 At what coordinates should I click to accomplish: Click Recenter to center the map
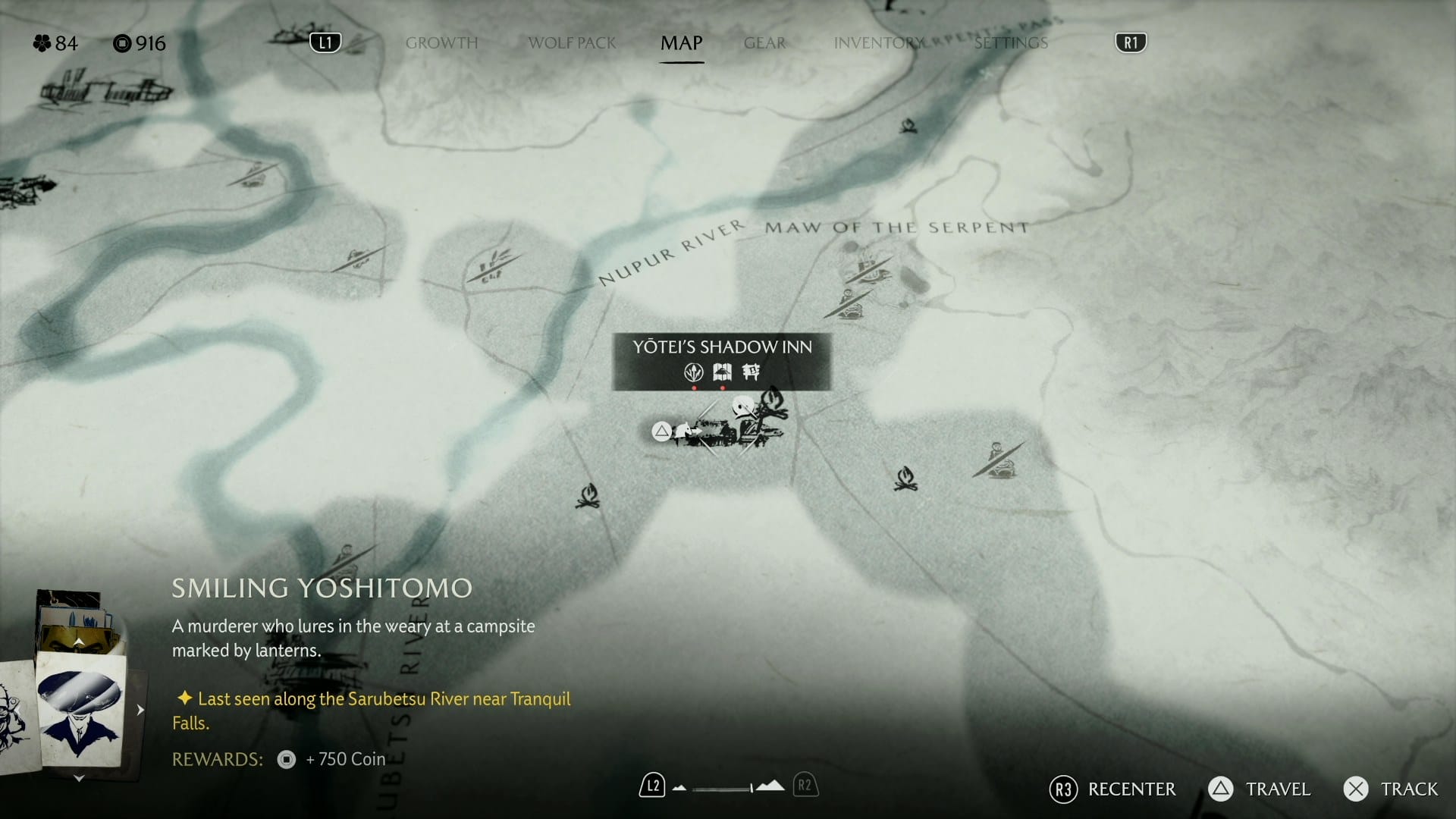(1111, 789)
